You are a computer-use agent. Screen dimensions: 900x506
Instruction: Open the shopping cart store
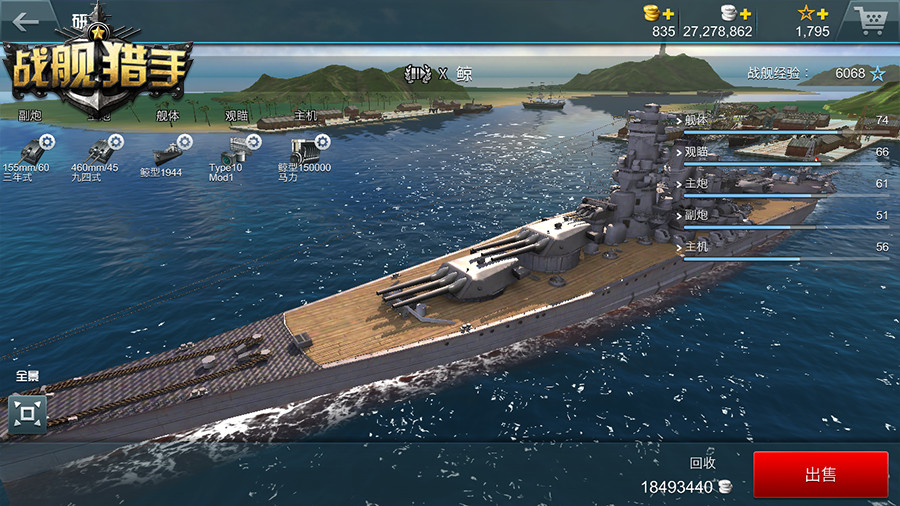868,19
